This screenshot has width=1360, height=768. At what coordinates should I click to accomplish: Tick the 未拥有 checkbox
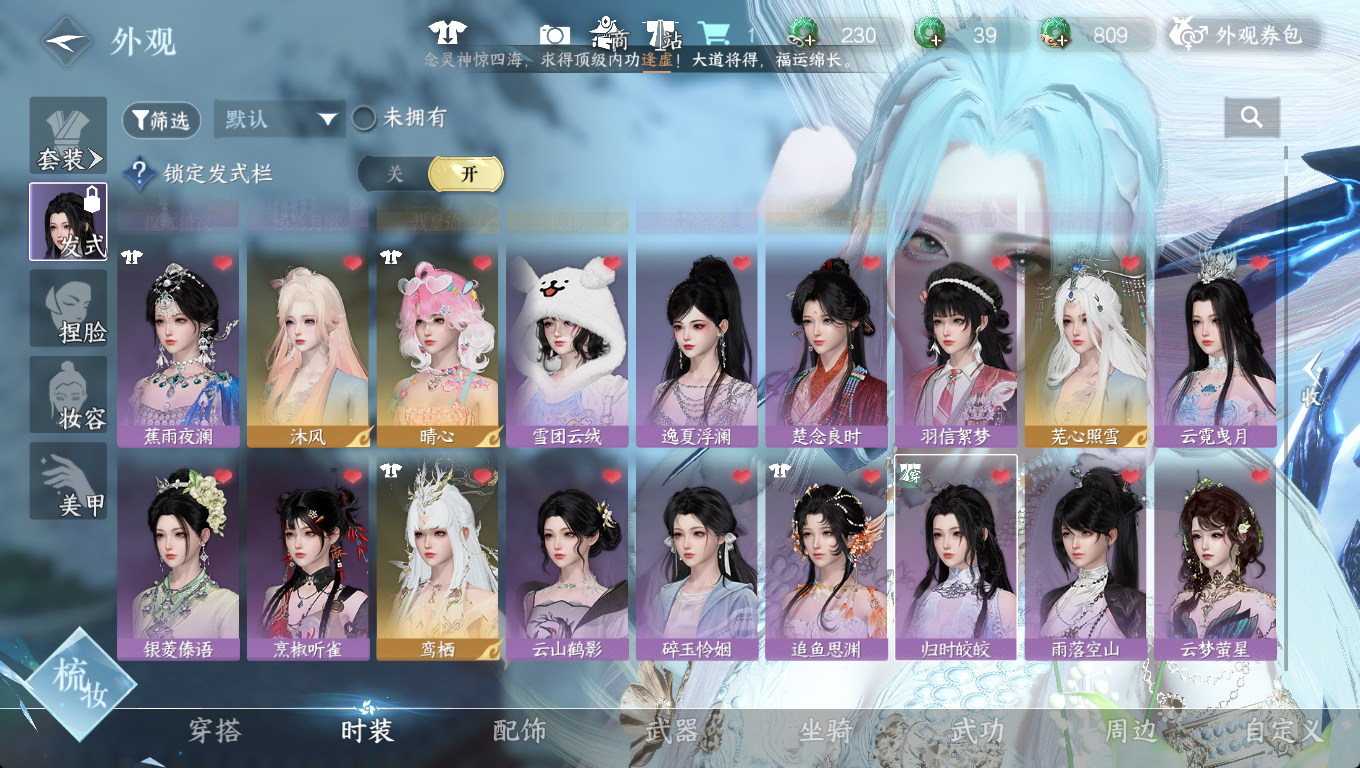364,119
